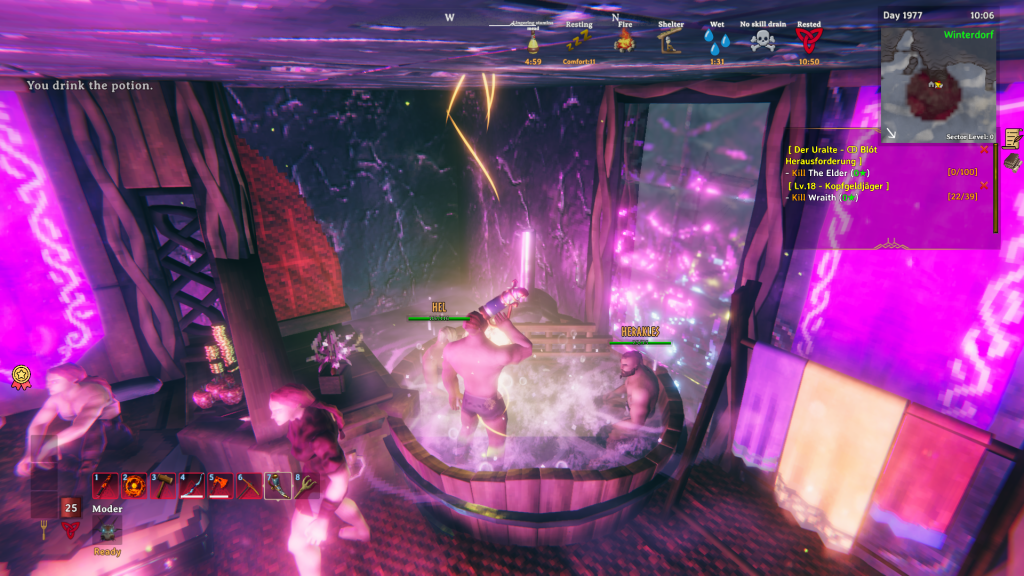Click the gold medal badge icon
This screenshot has width=1024, height=576.
18,375
